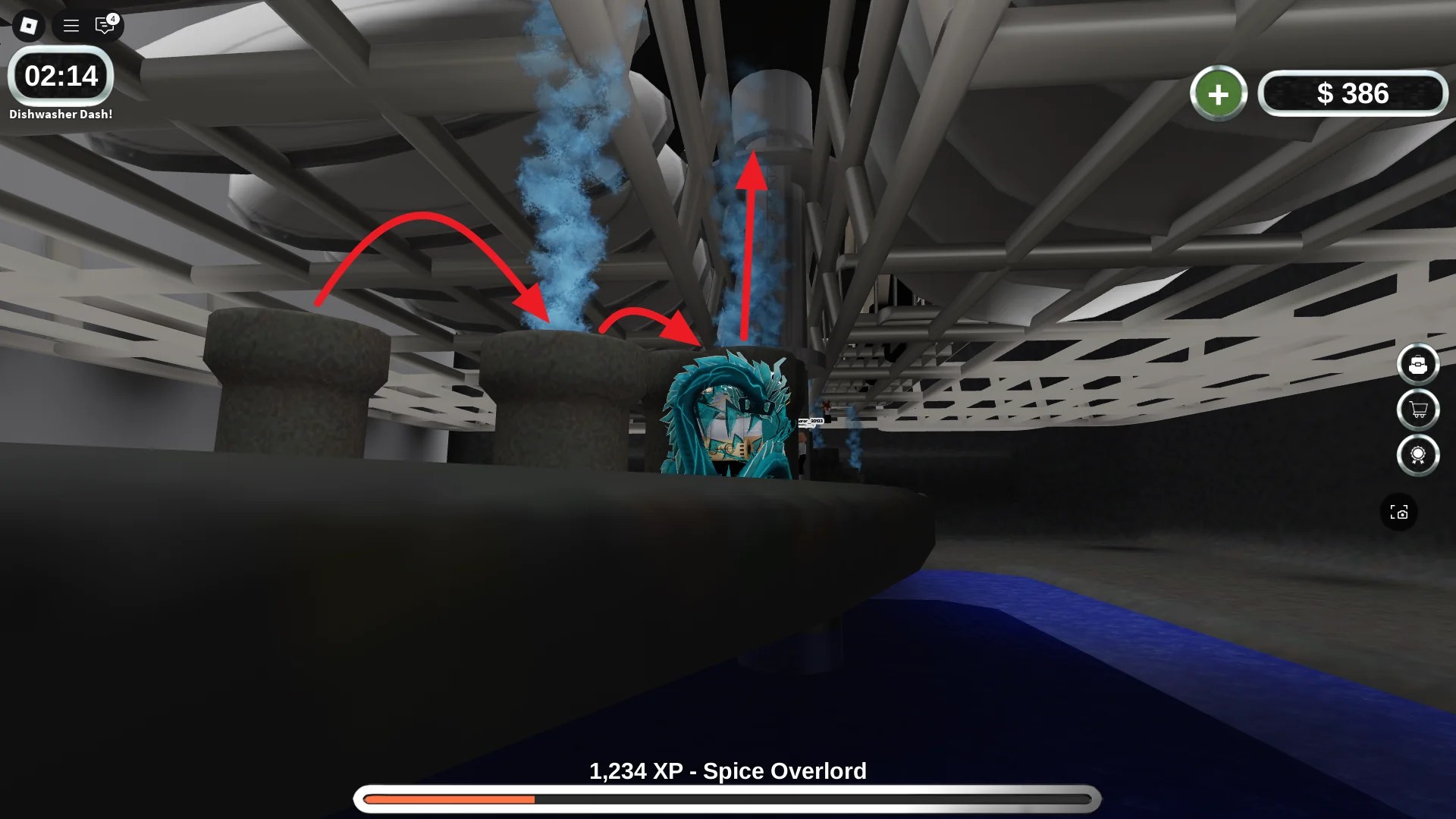Open the chat messages panel
This screenshot has height=819, width=1456.
pos(104,25)
